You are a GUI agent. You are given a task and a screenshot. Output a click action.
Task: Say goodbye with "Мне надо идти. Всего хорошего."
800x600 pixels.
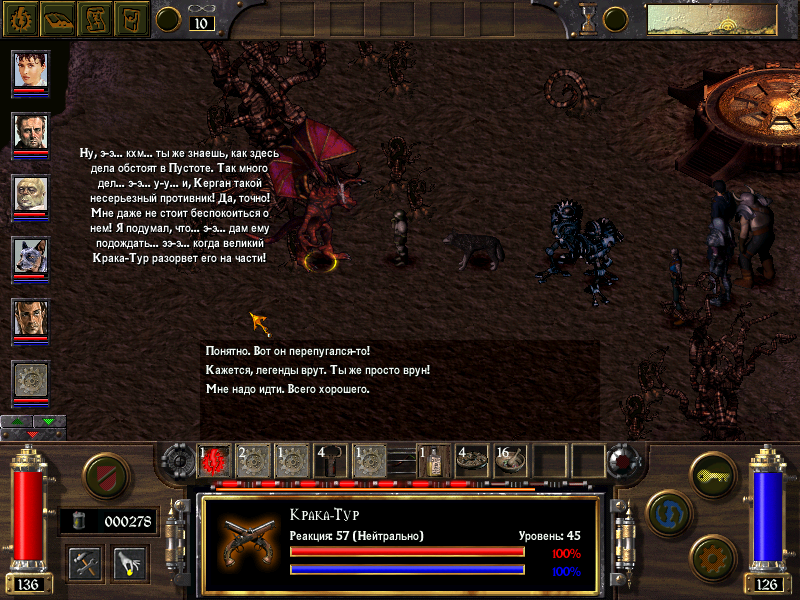287,389
